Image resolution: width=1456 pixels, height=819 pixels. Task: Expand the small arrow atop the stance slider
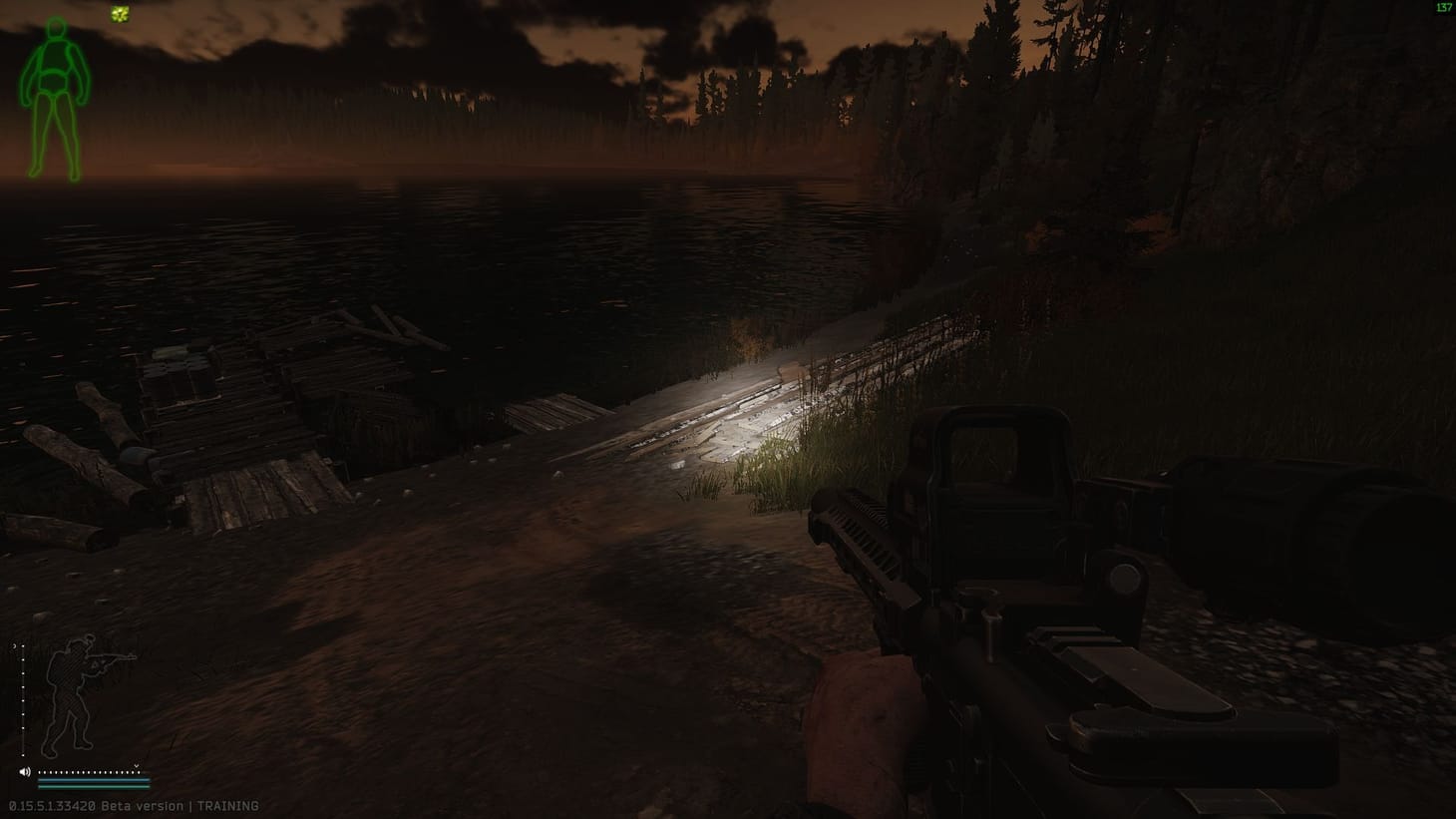click(x=15, y=645)
